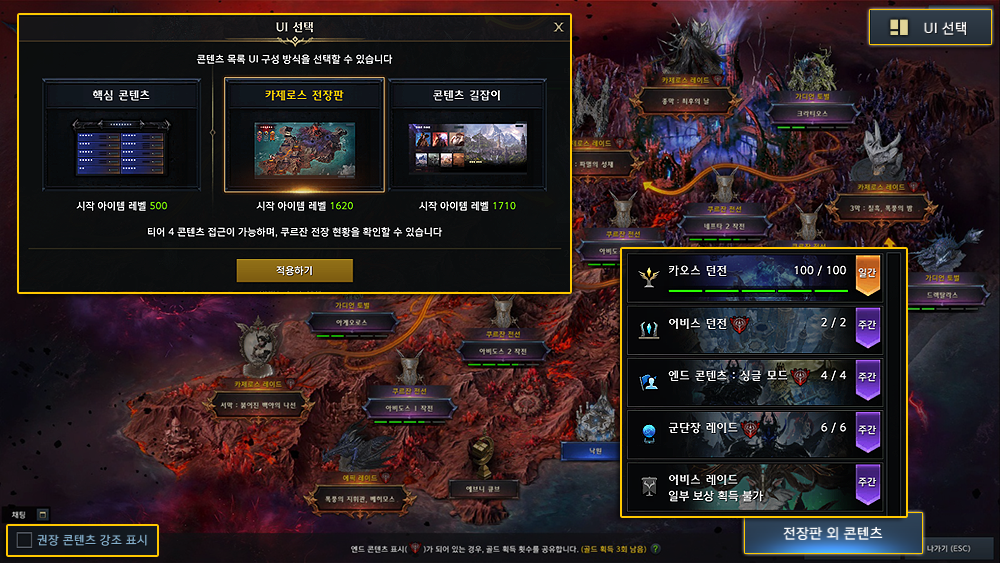Click the gold limit help icon
This screenshot has height=563, width=1000.
click(x=656, y=548)
